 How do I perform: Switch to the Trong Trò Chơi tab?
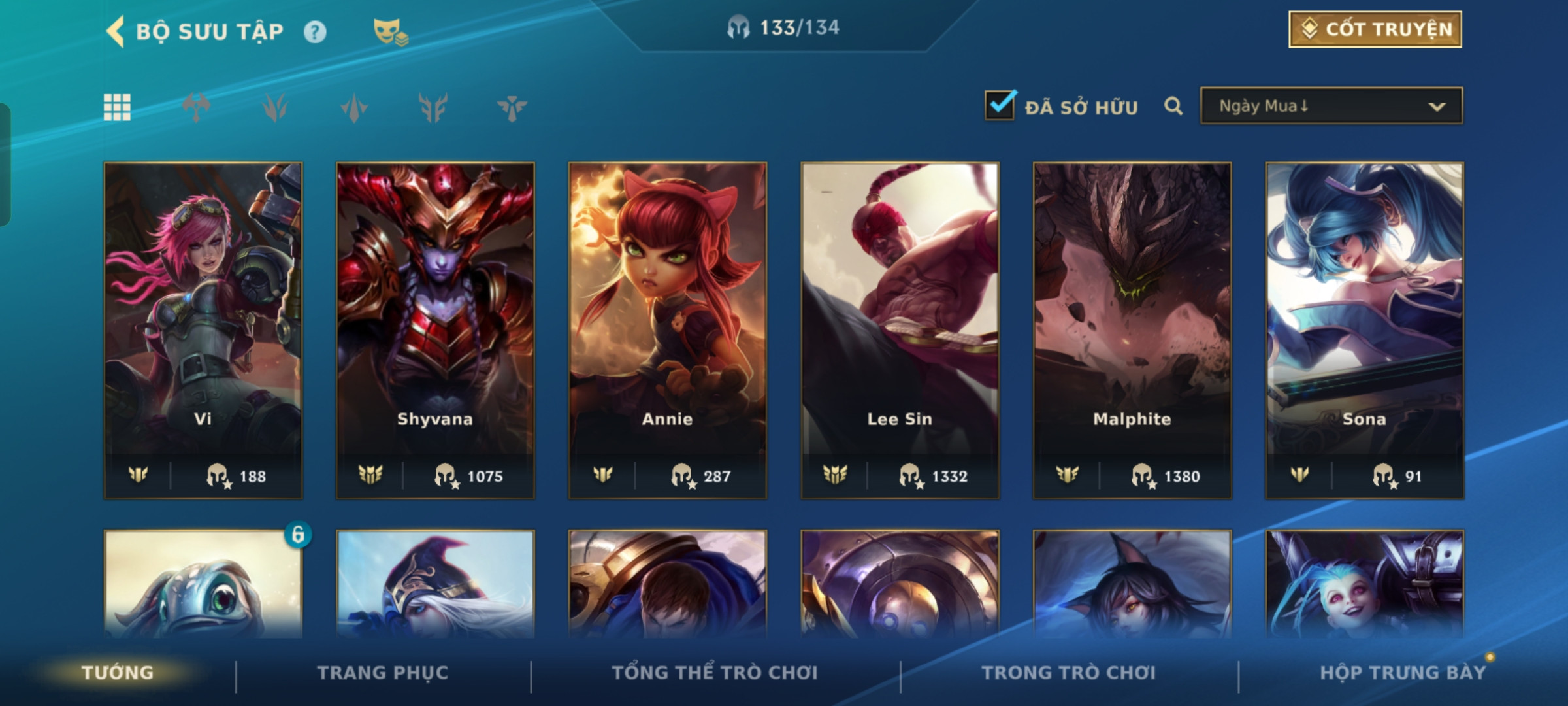point(1069,673)
